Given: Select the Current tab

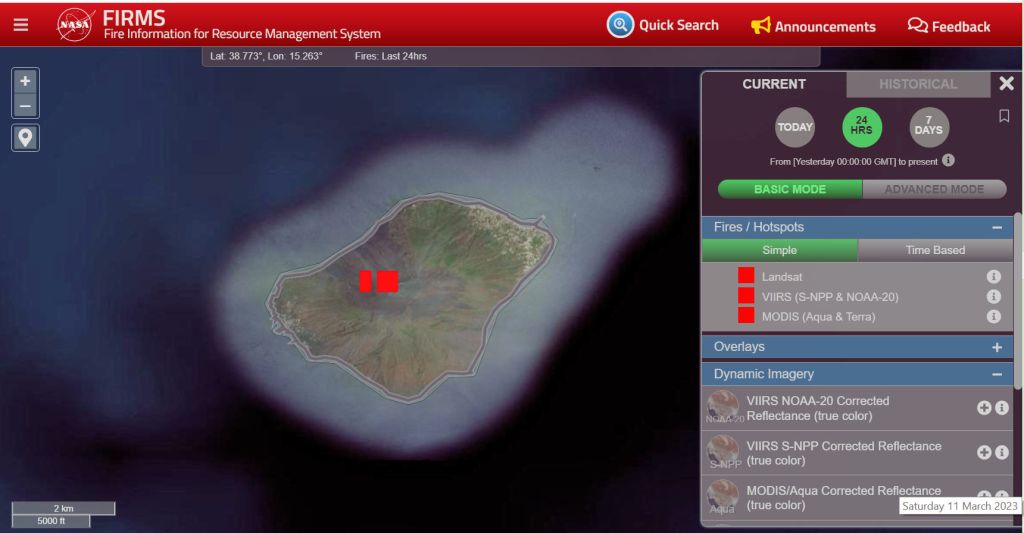Looking at the screenshot, I should click(774, 84).
